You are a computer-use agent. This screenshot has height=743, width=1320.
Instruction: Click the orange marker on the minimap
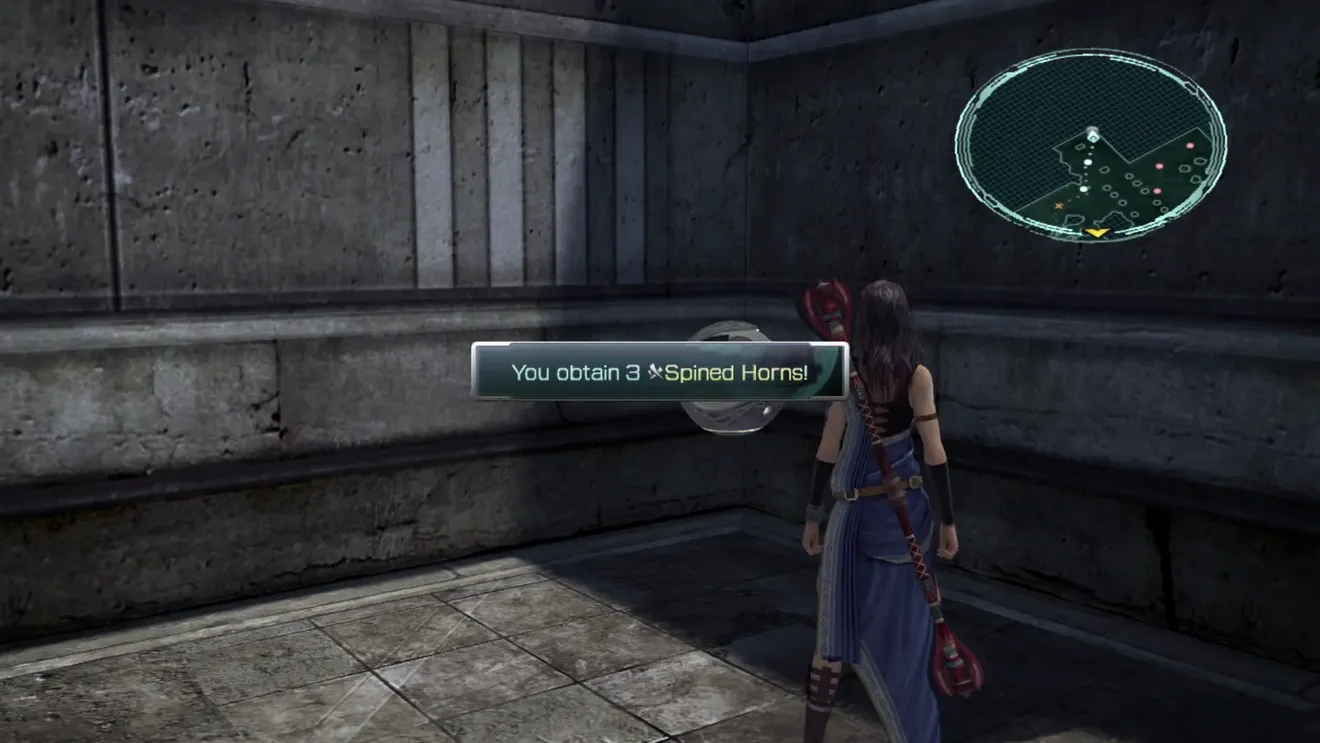[1059, 206]
